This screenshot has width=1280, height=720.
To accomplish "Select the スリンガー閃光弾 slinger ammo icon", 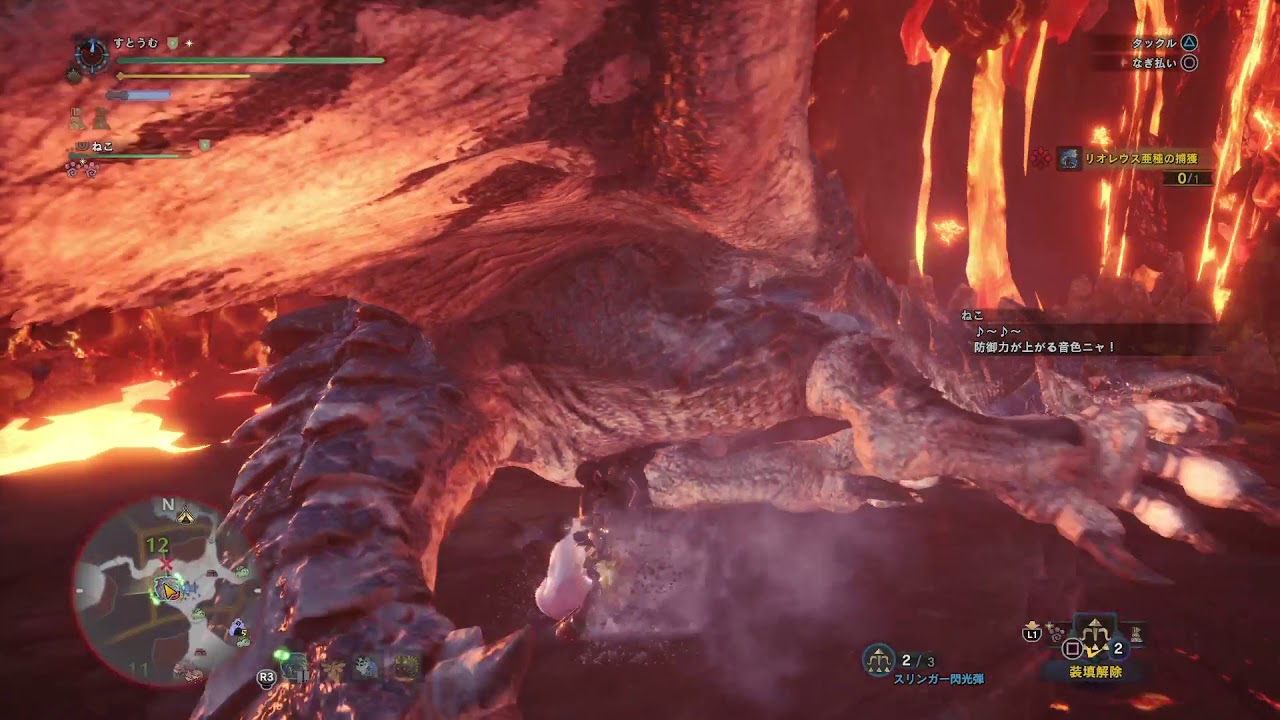I will coord(879,658).
